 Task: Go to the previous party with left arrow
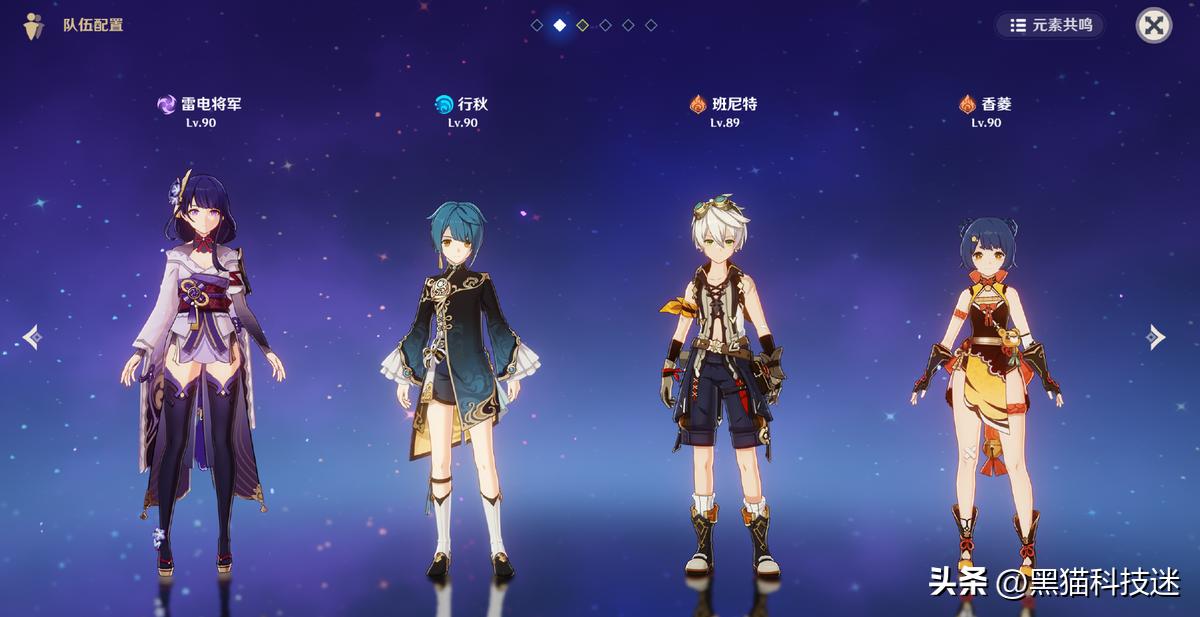pos(31,337)
